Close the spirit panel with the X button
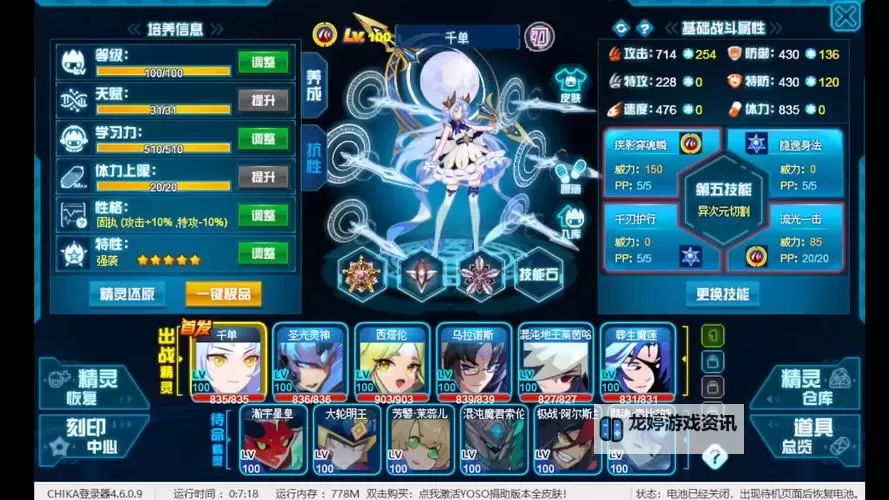The image size is (889, 500). [x=845, y=16]
